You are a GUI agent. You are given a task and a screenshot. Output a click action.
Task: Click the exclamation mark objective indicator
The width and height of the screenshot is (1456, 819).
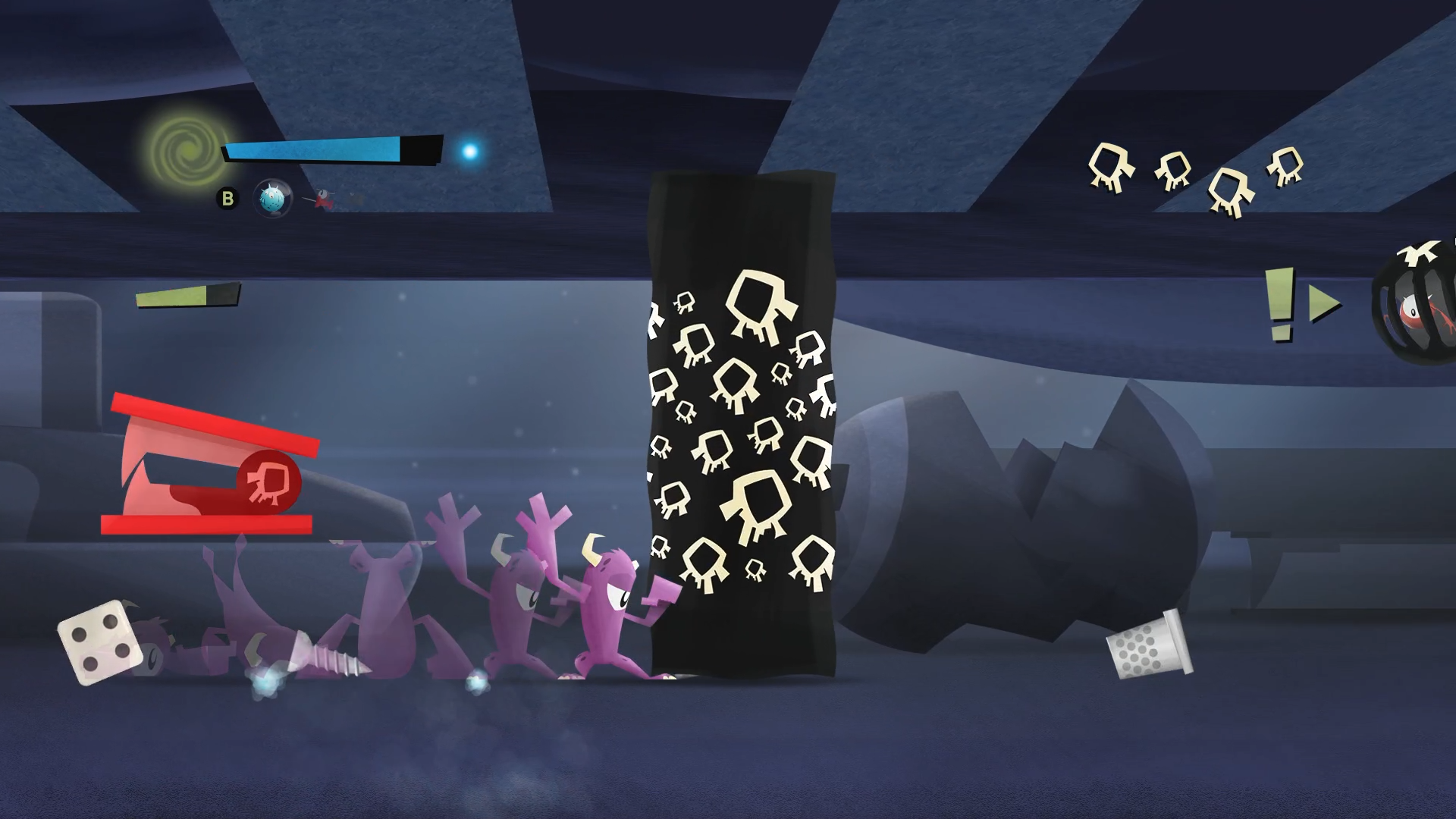[1279, 305]
